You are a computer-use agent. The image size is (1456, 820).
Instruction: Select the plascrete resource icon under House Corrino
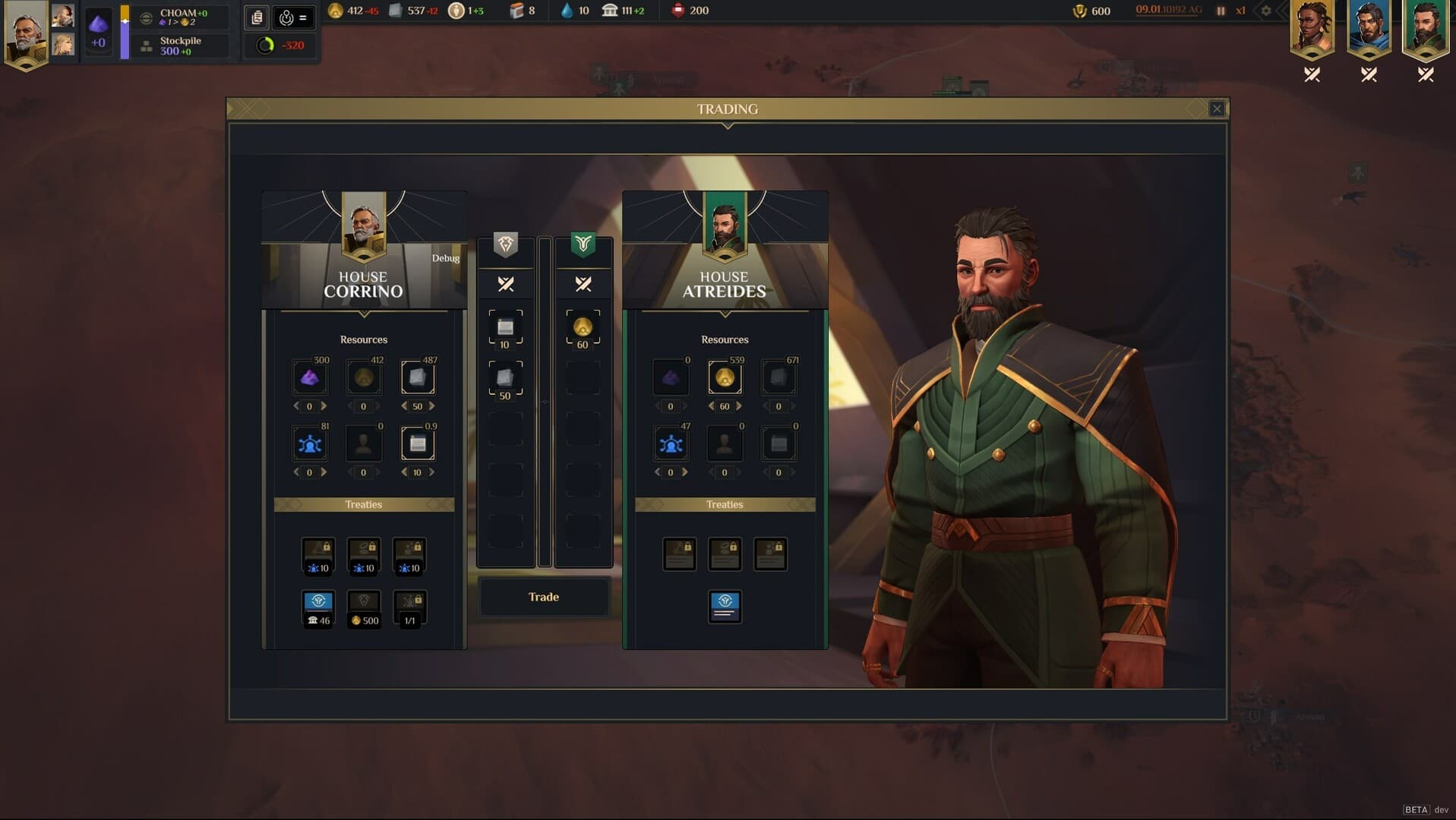click(419, 377)
